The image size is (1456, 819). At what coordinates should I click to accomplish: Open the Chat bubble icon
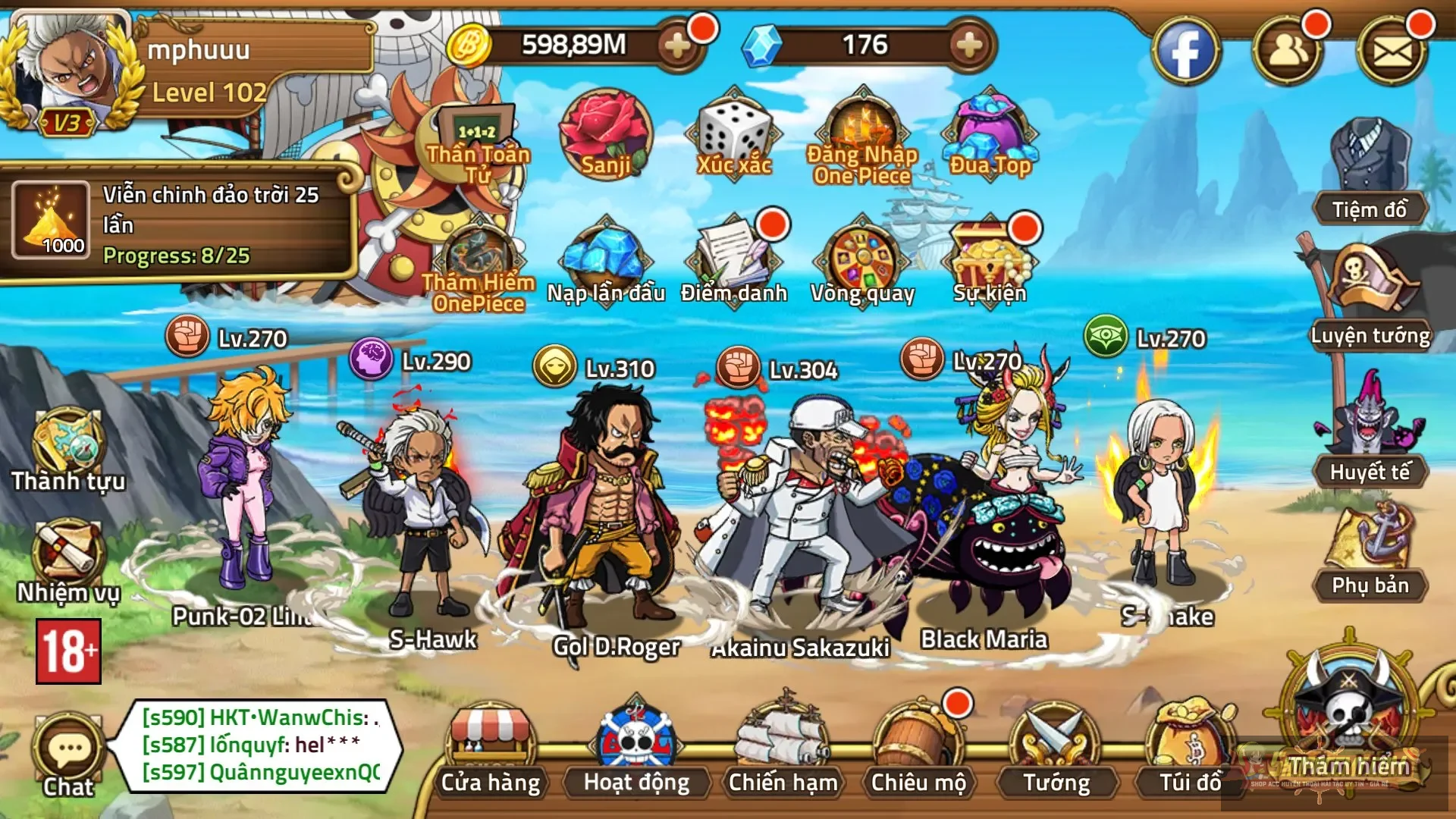[x=68, y=752]
